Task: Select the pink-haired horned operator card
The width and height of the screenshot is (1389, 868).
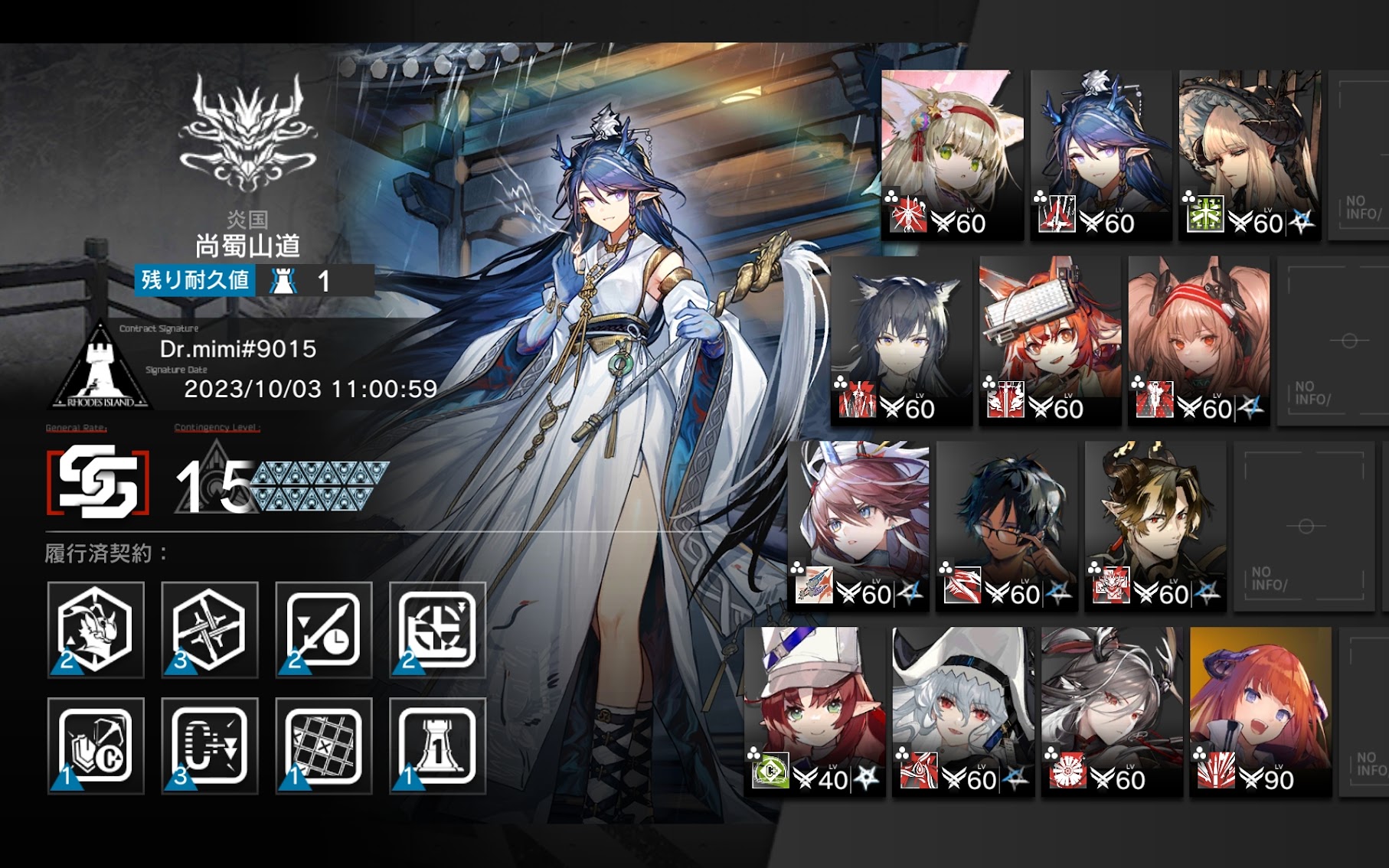Action: (x=858, y=525)
